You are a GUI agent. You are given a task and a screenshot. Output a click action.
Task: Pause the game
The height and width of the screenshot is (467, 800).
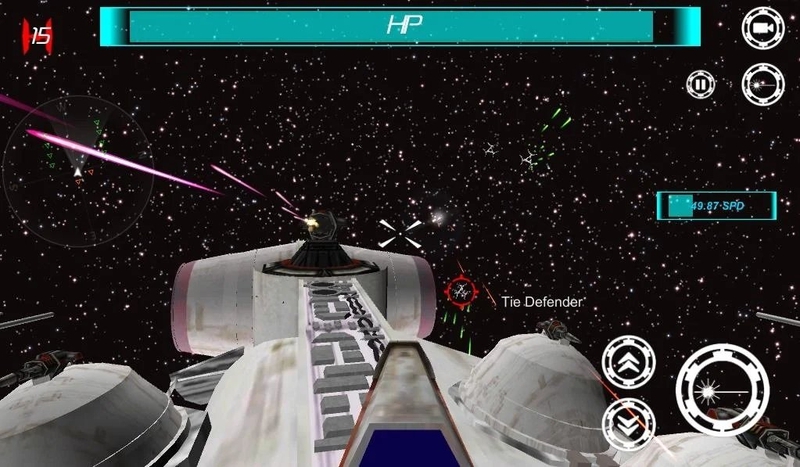pyautogui.click(x=701, y=84)
